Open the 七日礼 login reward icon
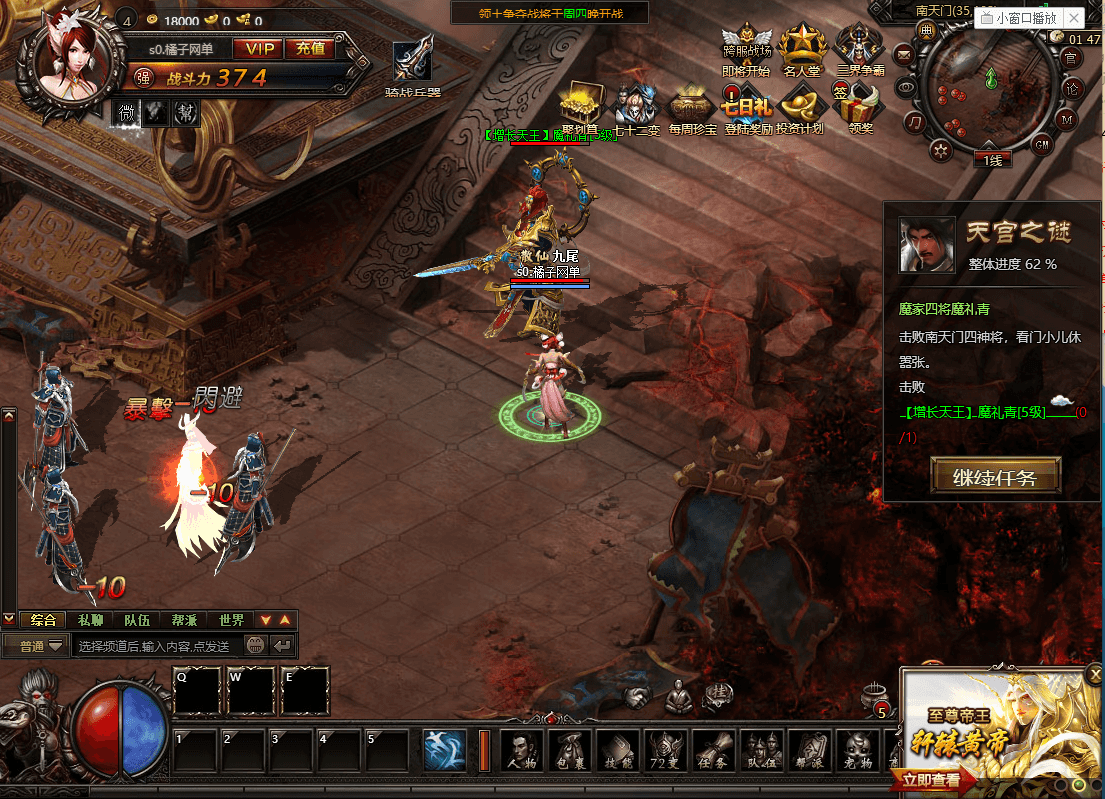1105x799 pixels. point(745,110)
